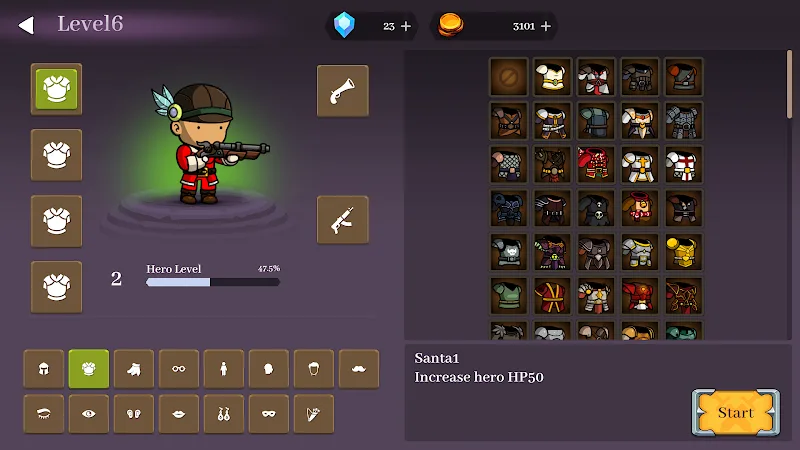Go back with the white arrow

click(x=26, y=25)
